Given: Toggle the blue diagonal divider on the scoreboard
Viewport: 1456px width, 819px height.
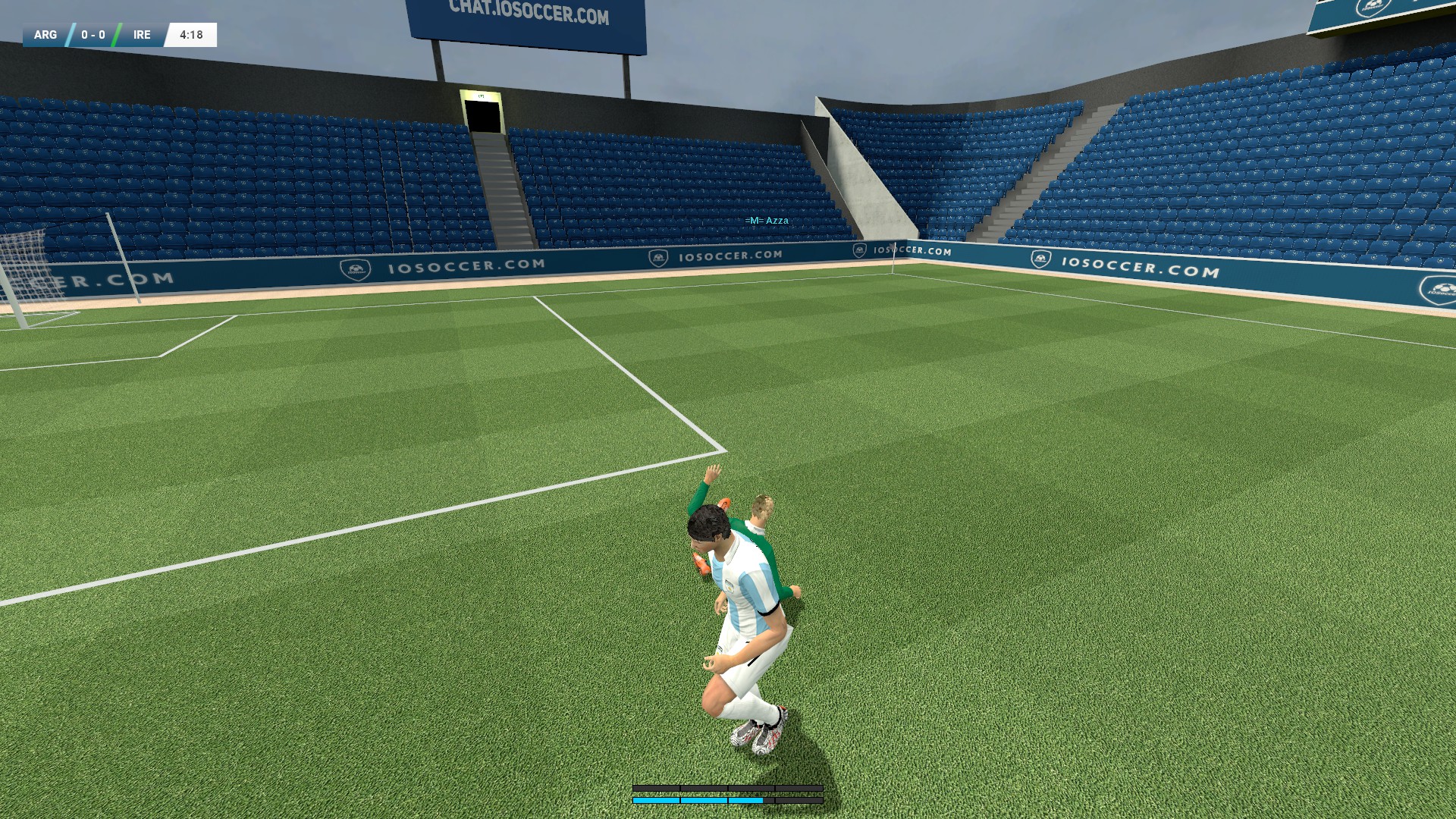Looking at the screenshot, I should 71,34.
